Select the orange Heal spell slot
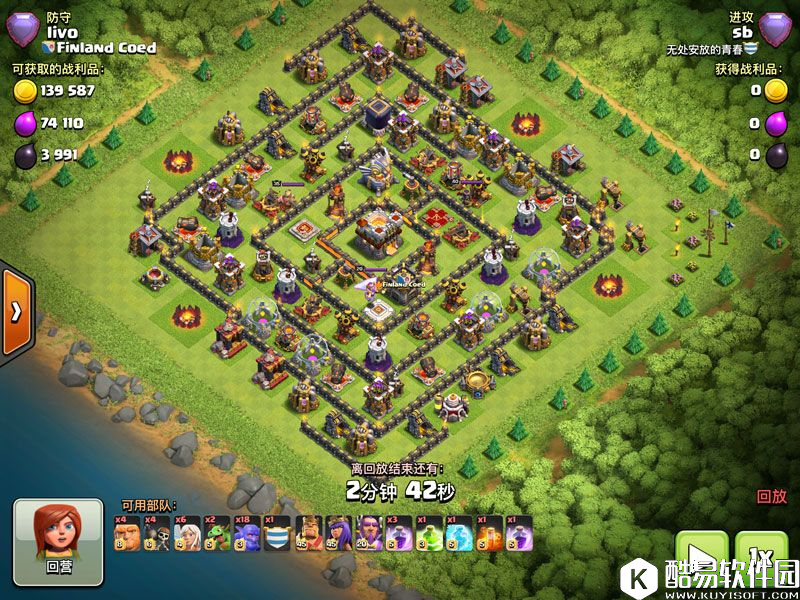The height and width of the screenshot is (600, 800). (489, 534)
